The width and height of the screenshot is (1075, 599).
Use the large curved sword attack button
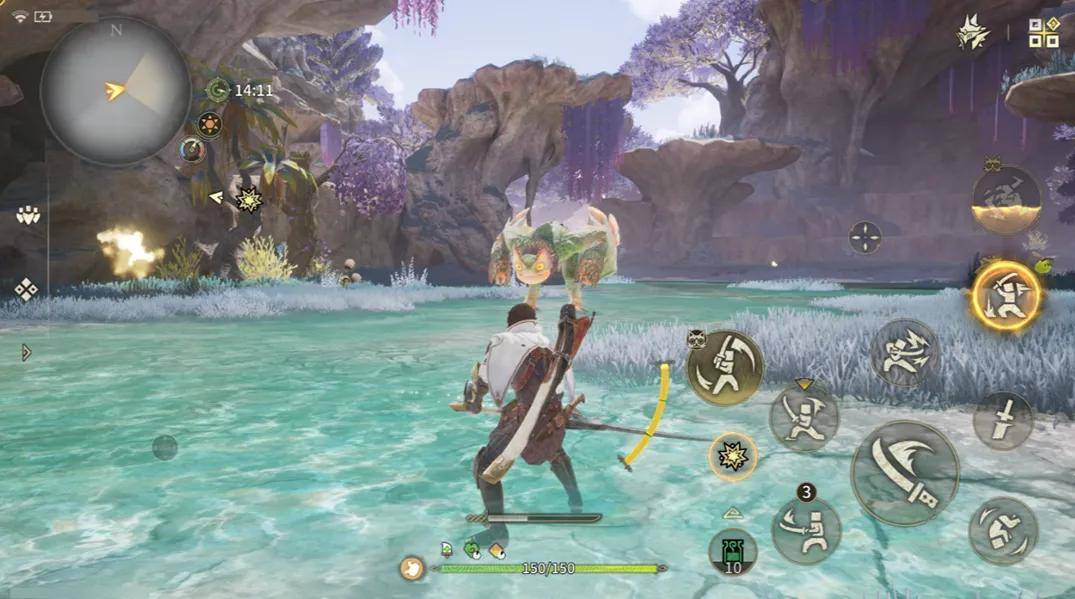905,473
